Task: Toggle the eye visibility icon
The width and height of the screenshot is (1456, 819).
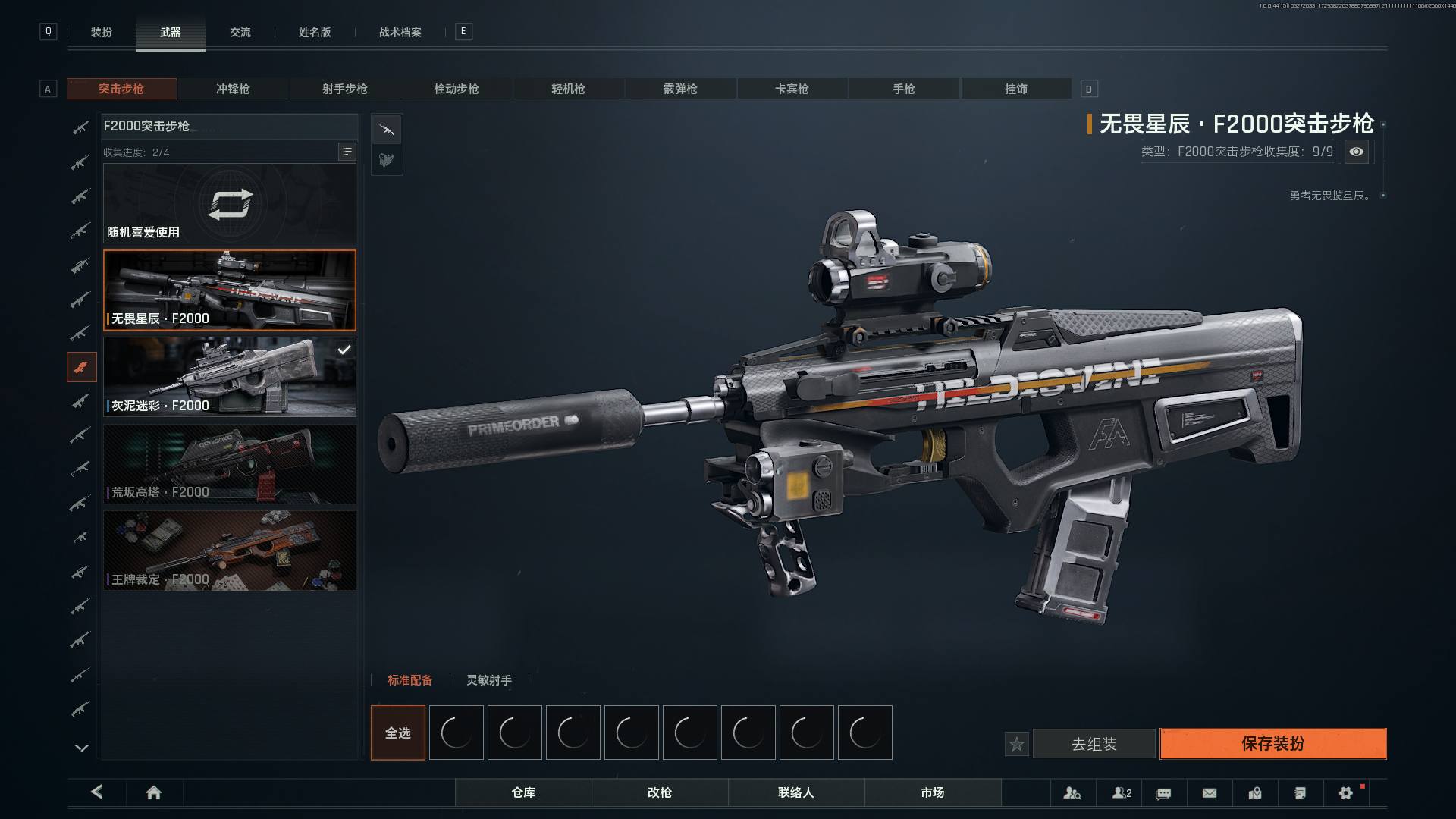Action: click(x=1356, y=152)
